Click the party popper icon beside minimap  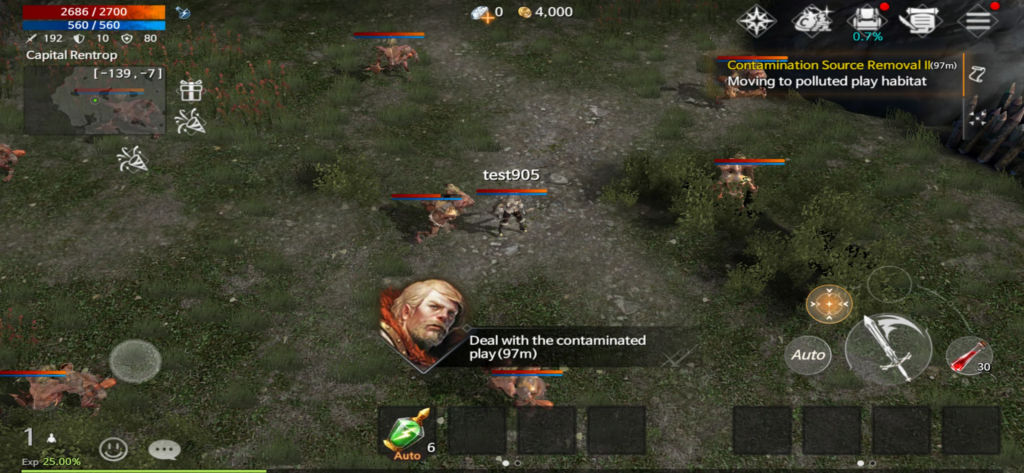pyautogui.click(x=191, y=122)
